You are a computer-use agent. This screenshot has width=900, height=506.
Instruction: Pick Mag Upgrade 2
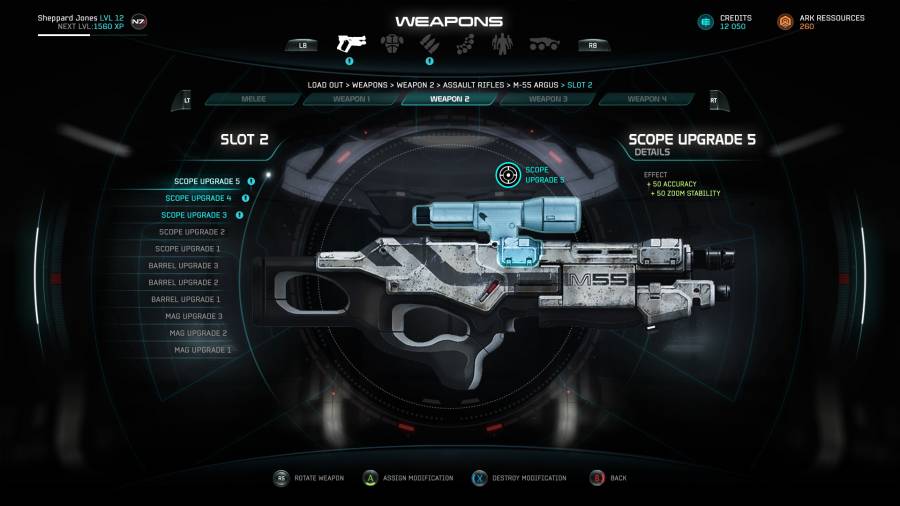tap(198, 333)
